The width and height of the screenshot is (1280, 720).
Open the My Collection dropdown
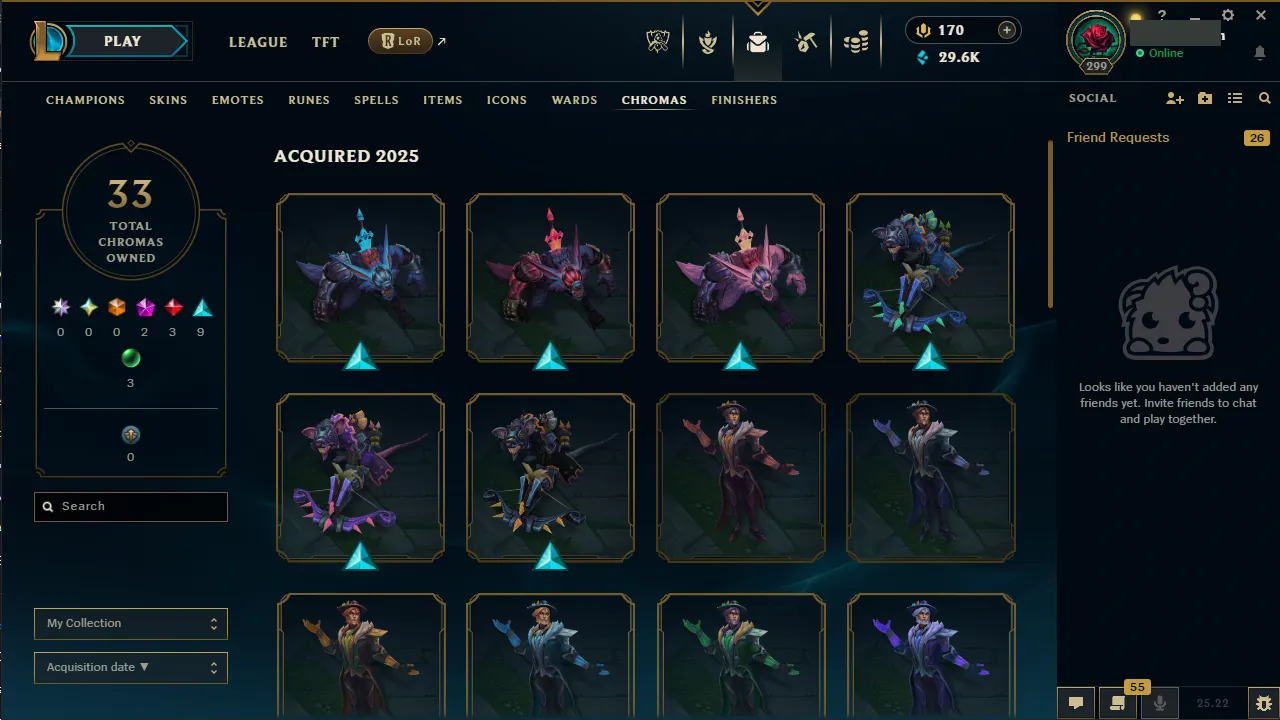click(130, 623)
